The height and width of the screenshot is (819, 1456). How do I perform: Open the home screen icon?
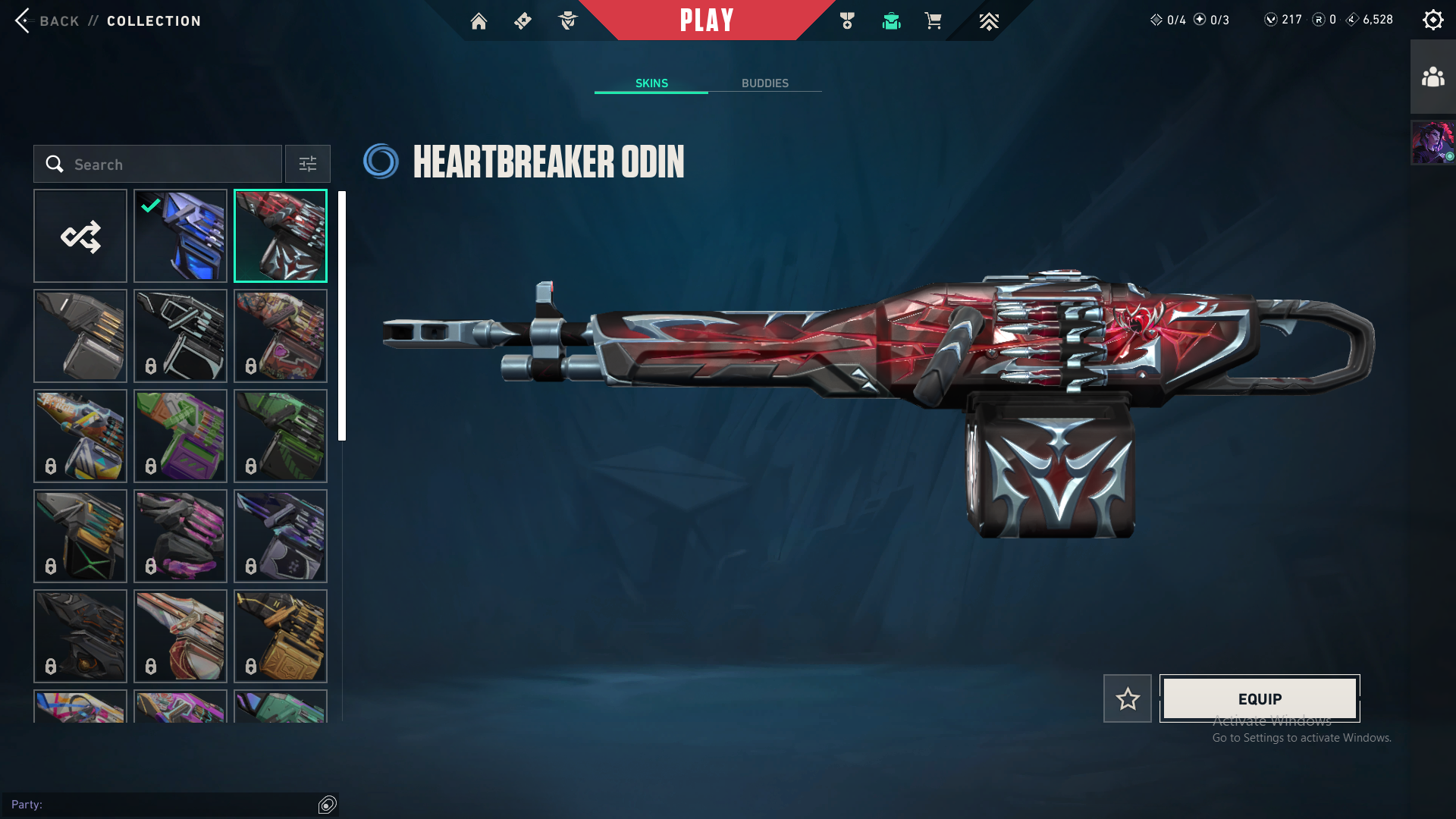479,21
